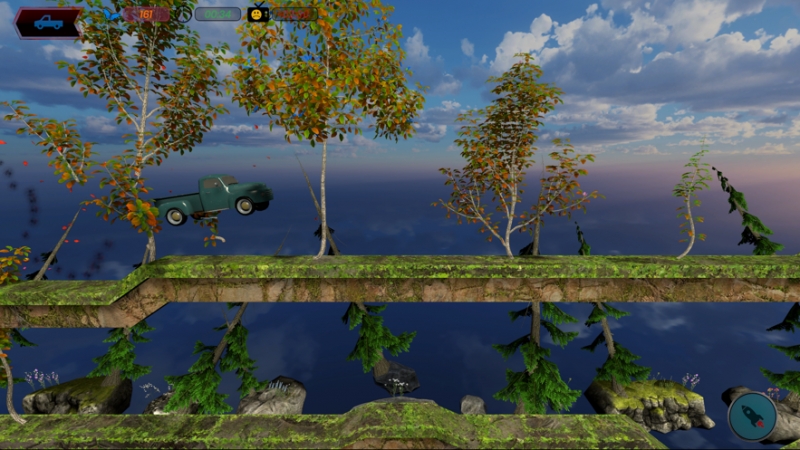Select the smiley face TV icon

[258, 14]
